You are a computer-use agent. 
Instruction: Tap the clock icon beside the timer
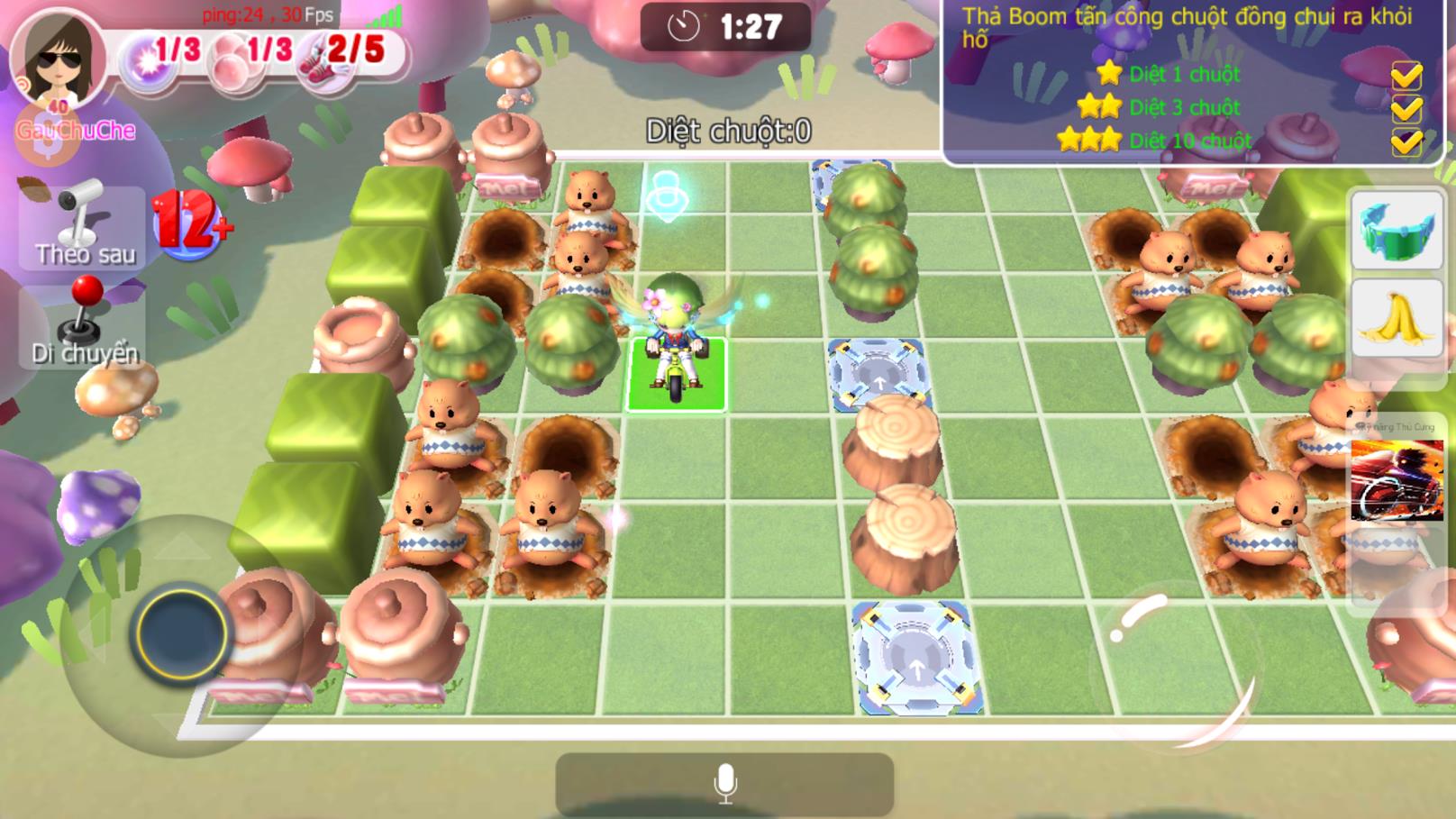(x=682, y=24)
